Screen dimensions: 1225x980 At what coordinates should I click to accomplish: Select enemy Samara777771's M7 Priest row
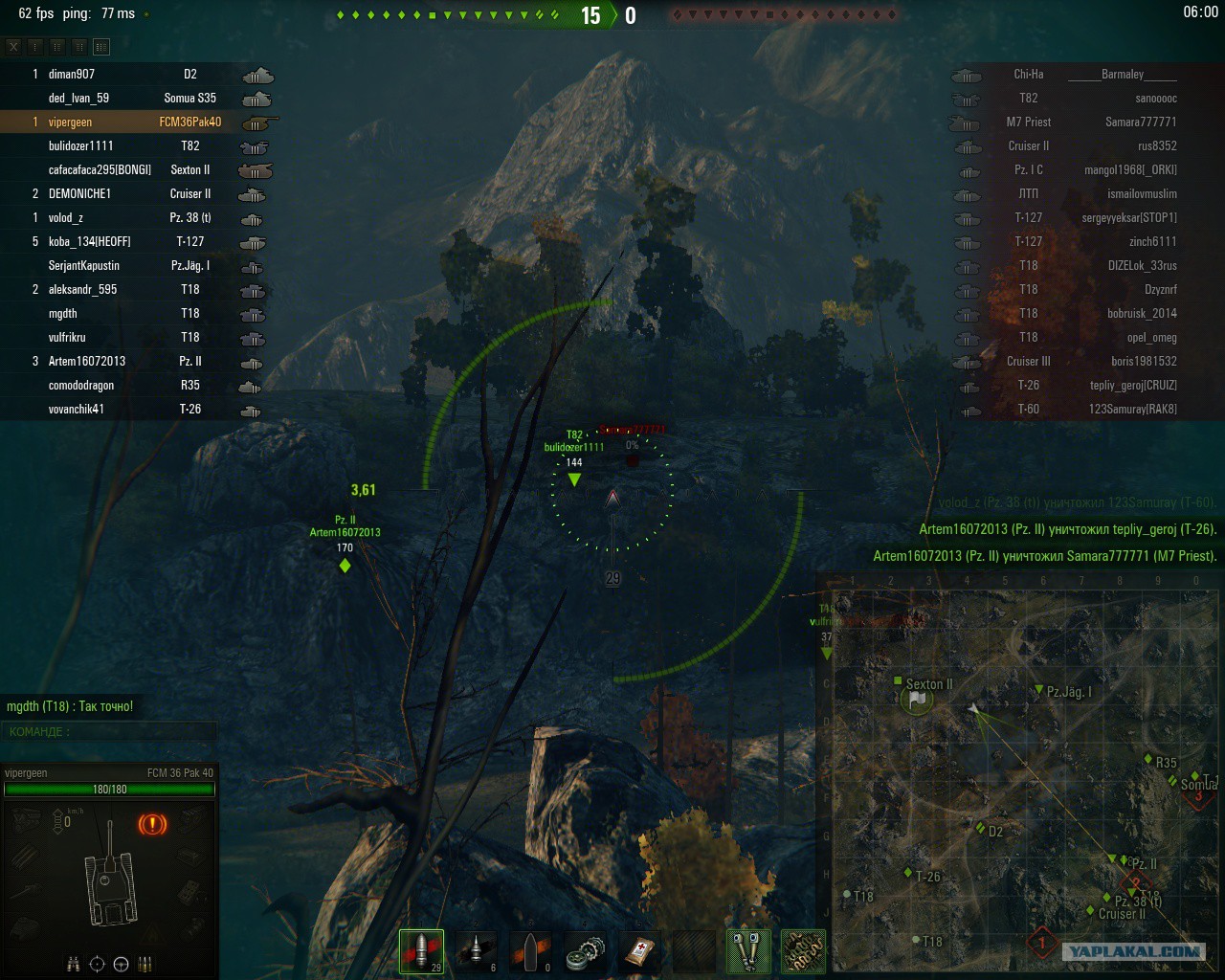coord(1091,122)
